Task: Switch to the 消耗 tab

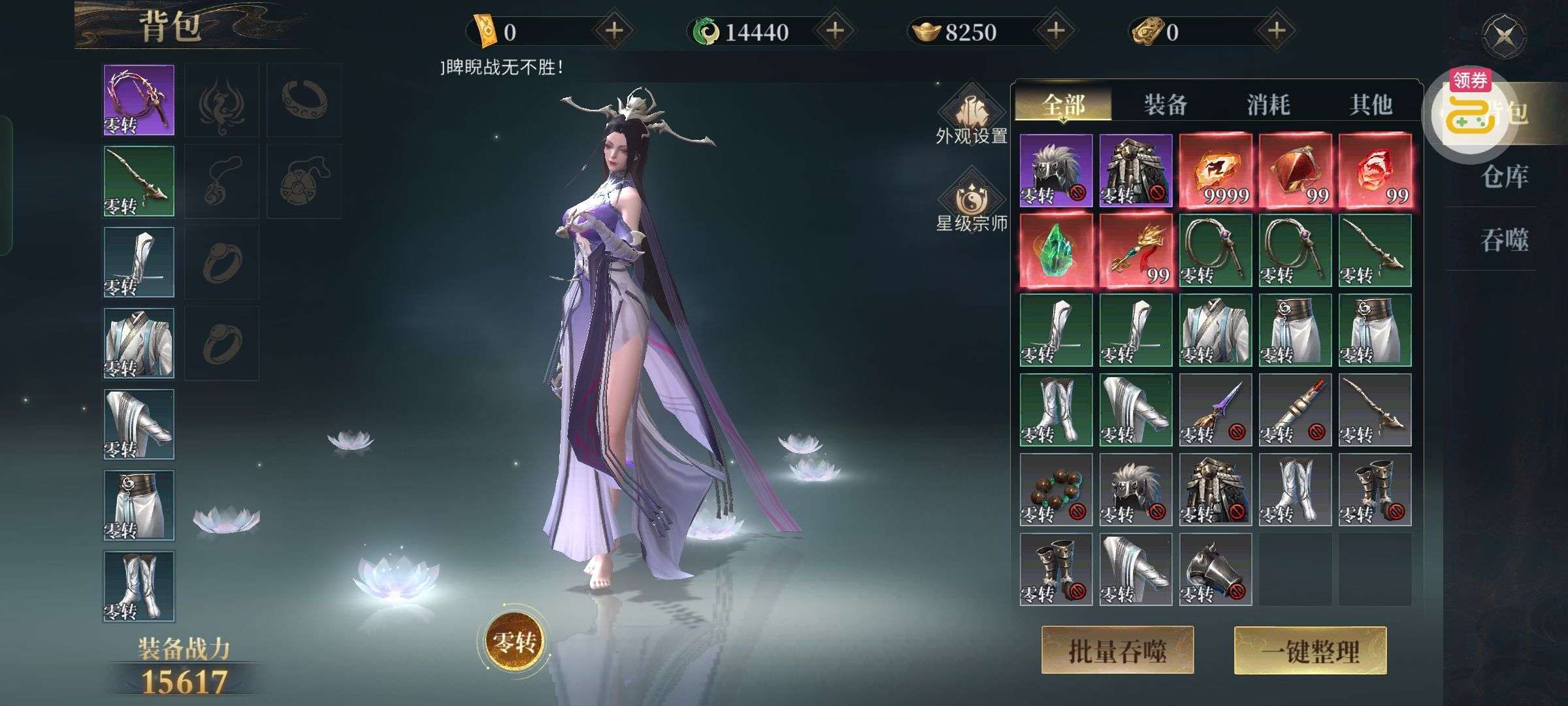Action: tap(1268, 105)
